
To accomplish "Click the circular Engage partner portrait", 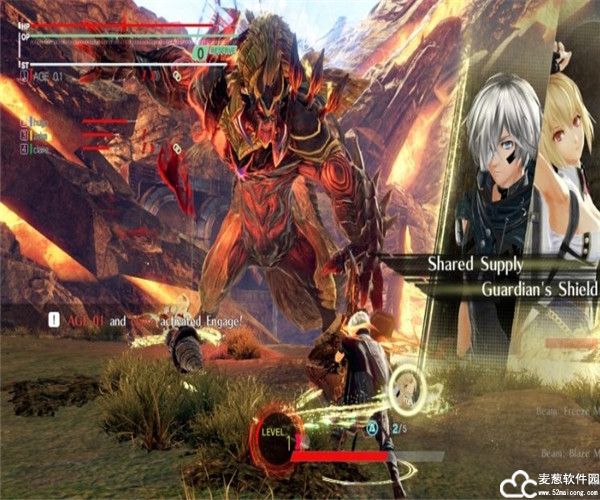I will click(405, 383).
